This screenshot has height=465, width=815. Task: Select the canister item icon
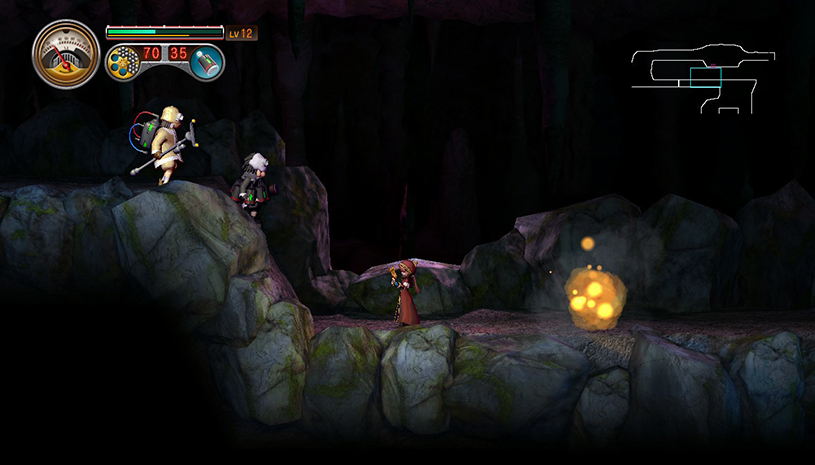point(207,62)
